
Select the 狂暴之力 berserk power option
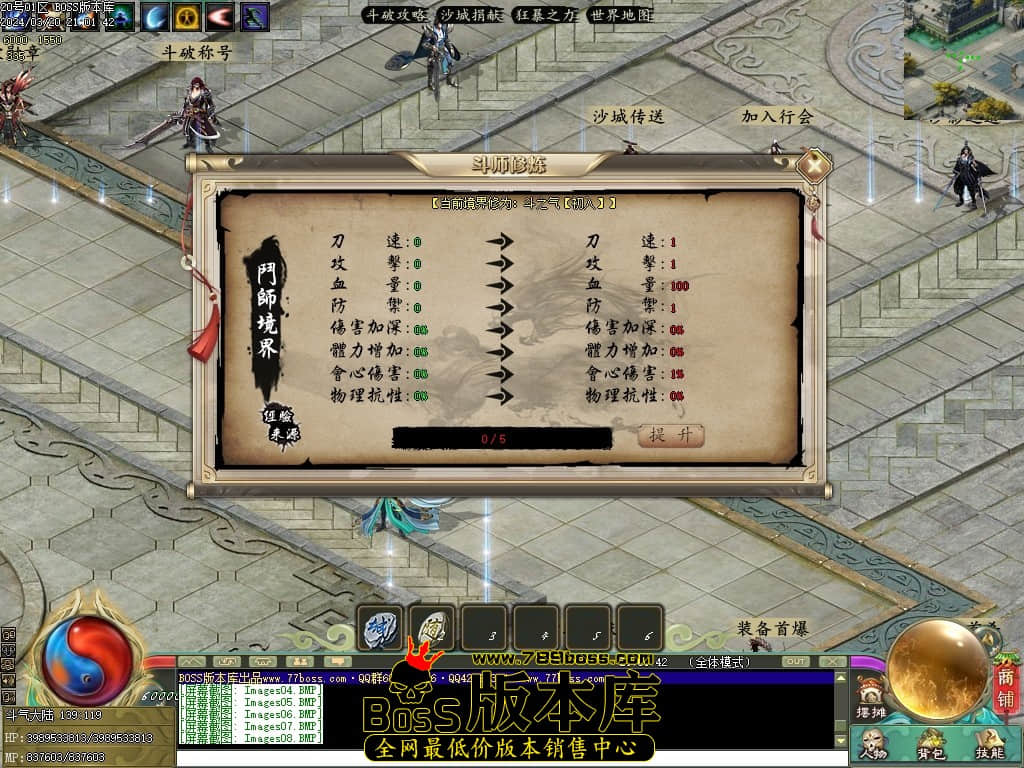point(546,15)
